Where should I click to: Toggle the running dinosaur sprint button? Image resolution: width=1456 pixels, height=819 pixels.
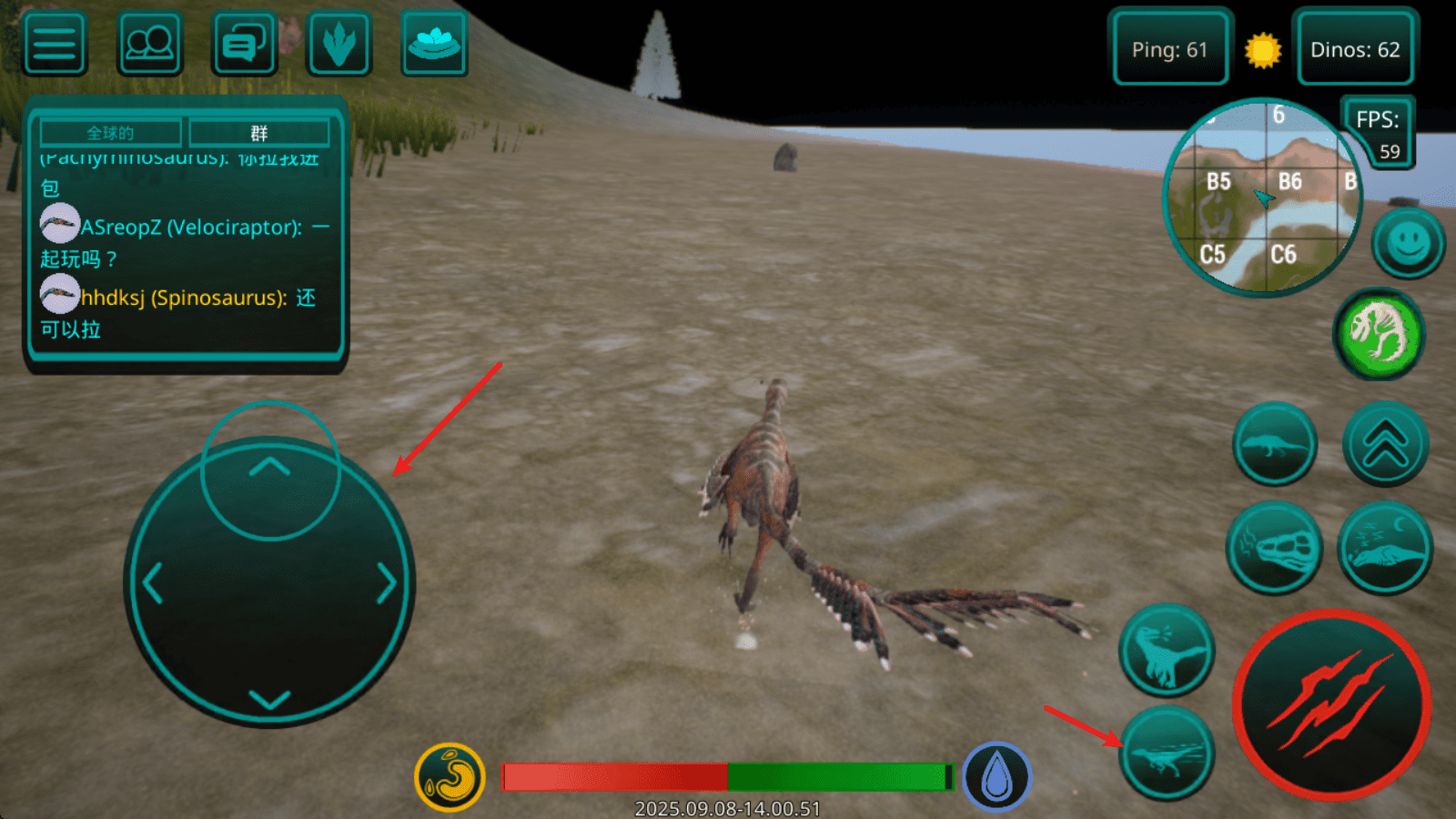point(1166,754)
